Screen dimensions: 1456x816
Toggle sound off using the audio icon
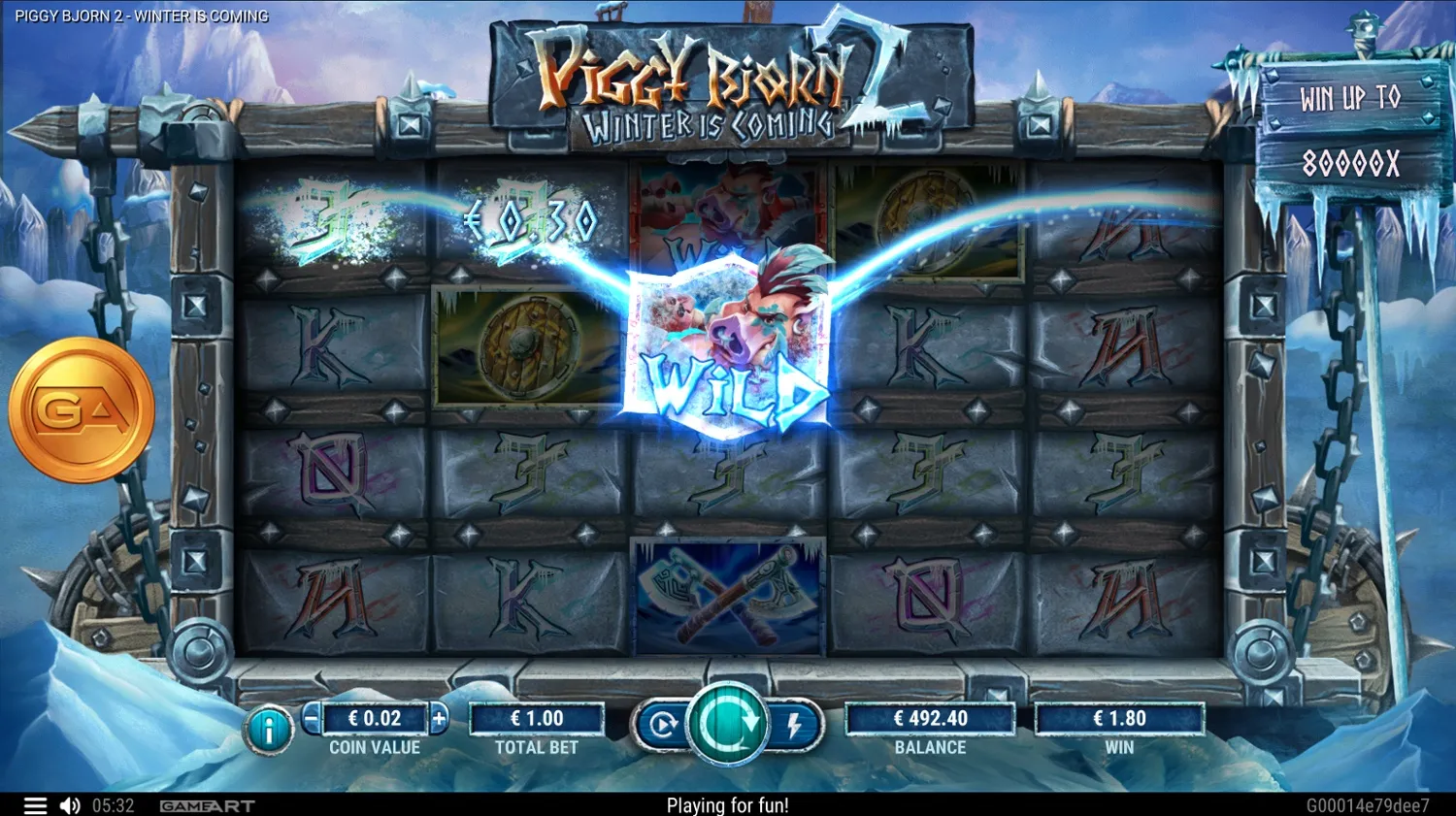pos(68,805)
